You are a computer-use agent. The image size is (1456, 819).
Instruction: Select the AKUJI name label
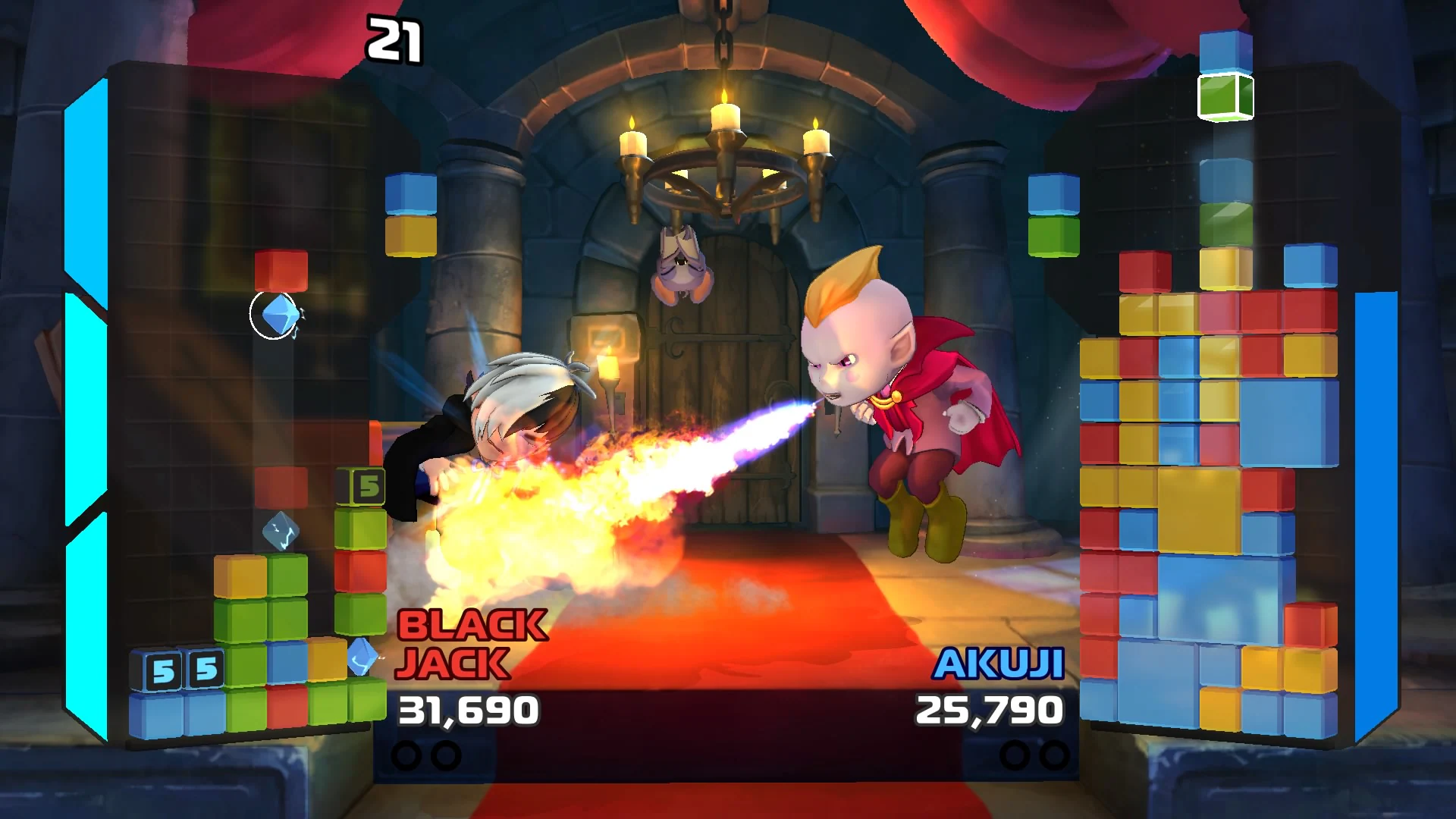pyautogui.click(x=999, y=664)
